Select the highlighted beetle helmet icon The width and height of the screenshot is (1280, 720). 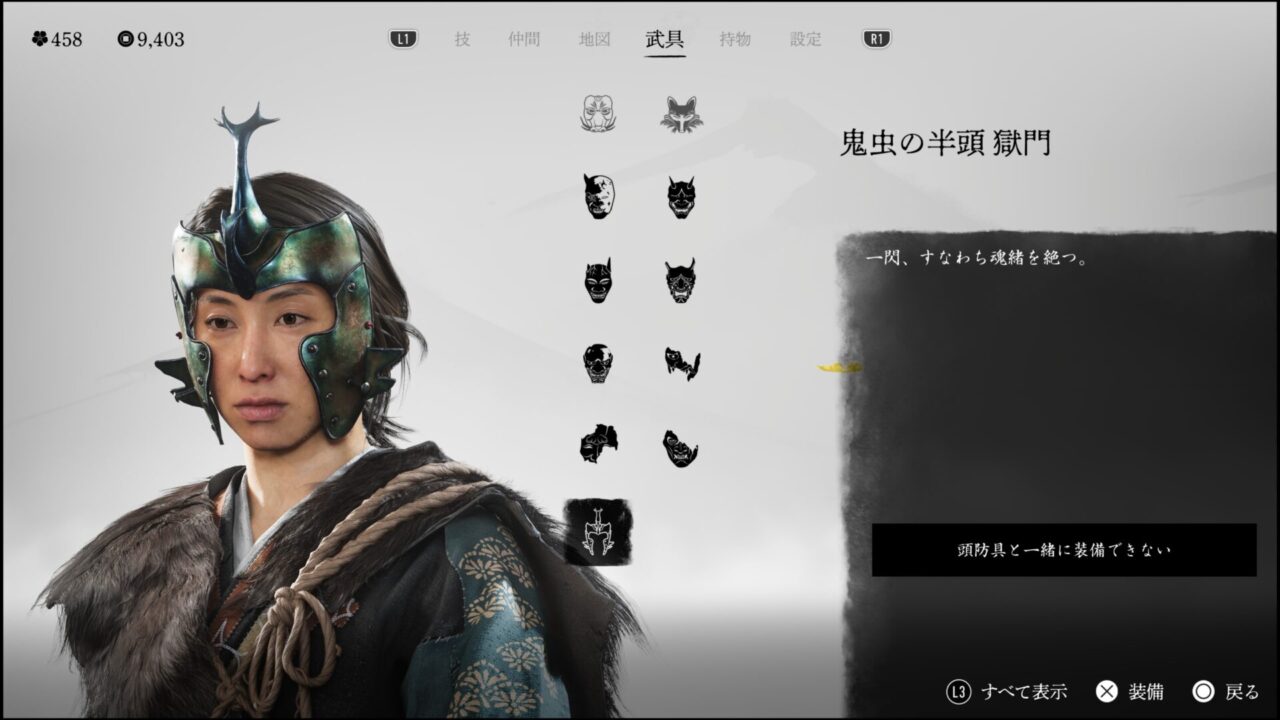598,531
